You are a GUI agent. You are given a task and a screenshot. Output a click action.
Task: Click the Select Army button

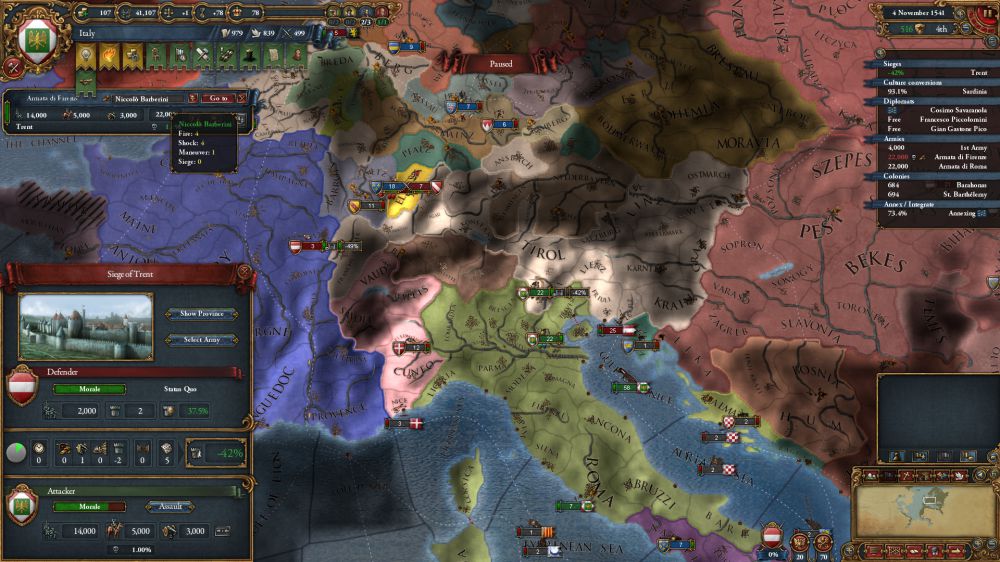202,340
